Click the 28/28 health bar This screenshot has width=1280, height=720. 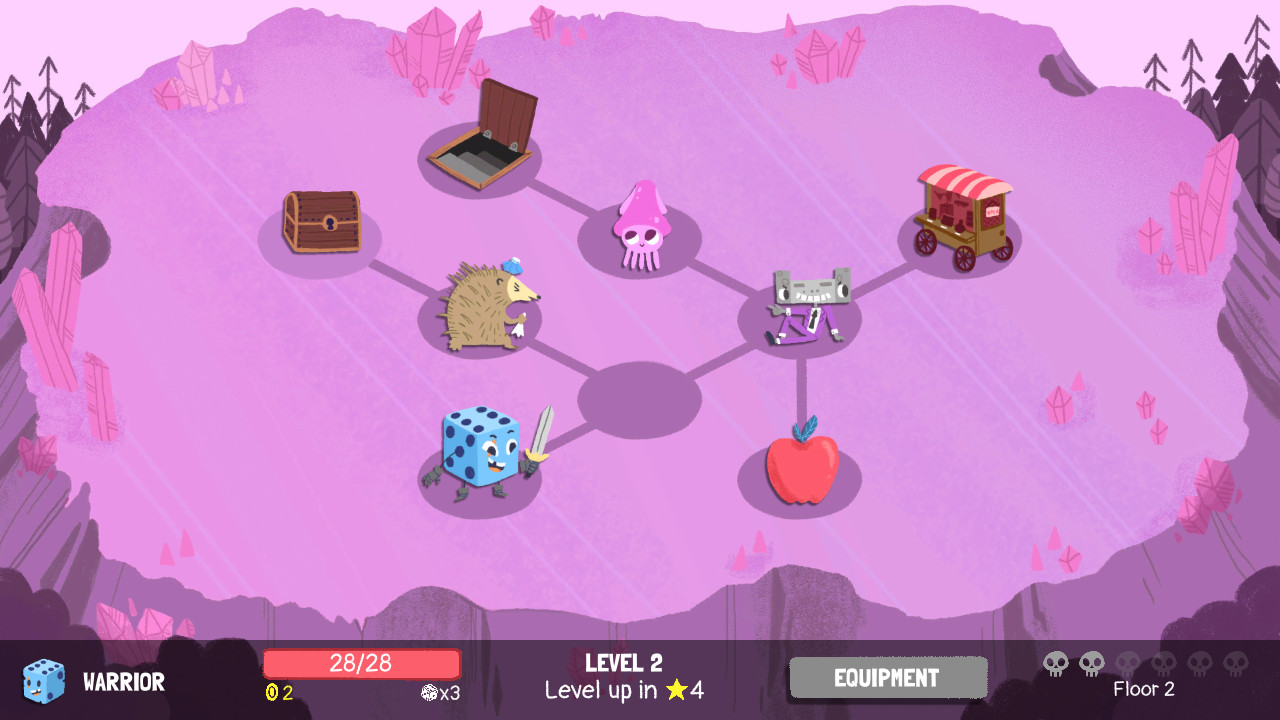click(x=361, y=663)
